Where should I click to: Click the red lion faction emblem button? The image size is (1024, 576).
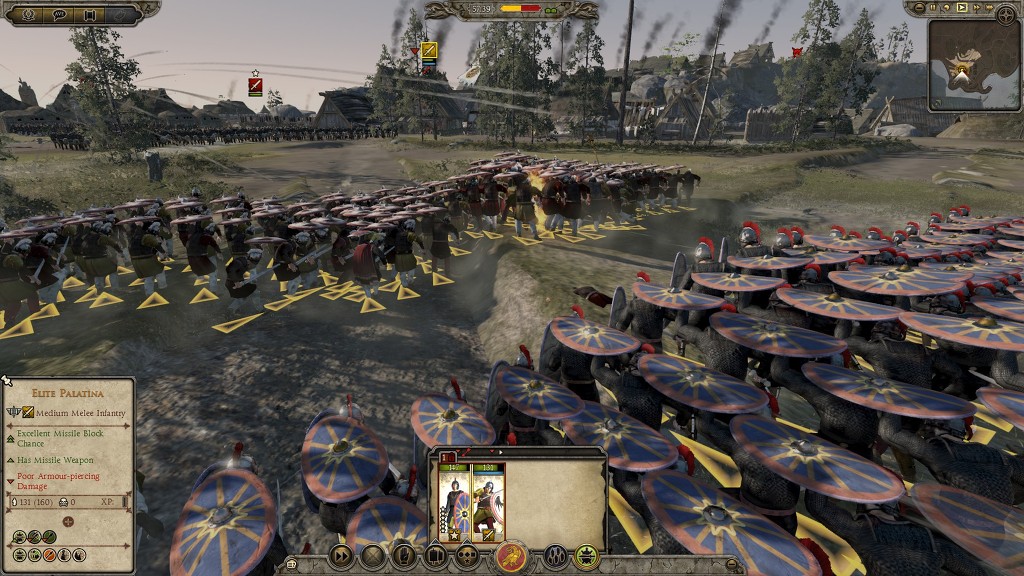point(512,556)
